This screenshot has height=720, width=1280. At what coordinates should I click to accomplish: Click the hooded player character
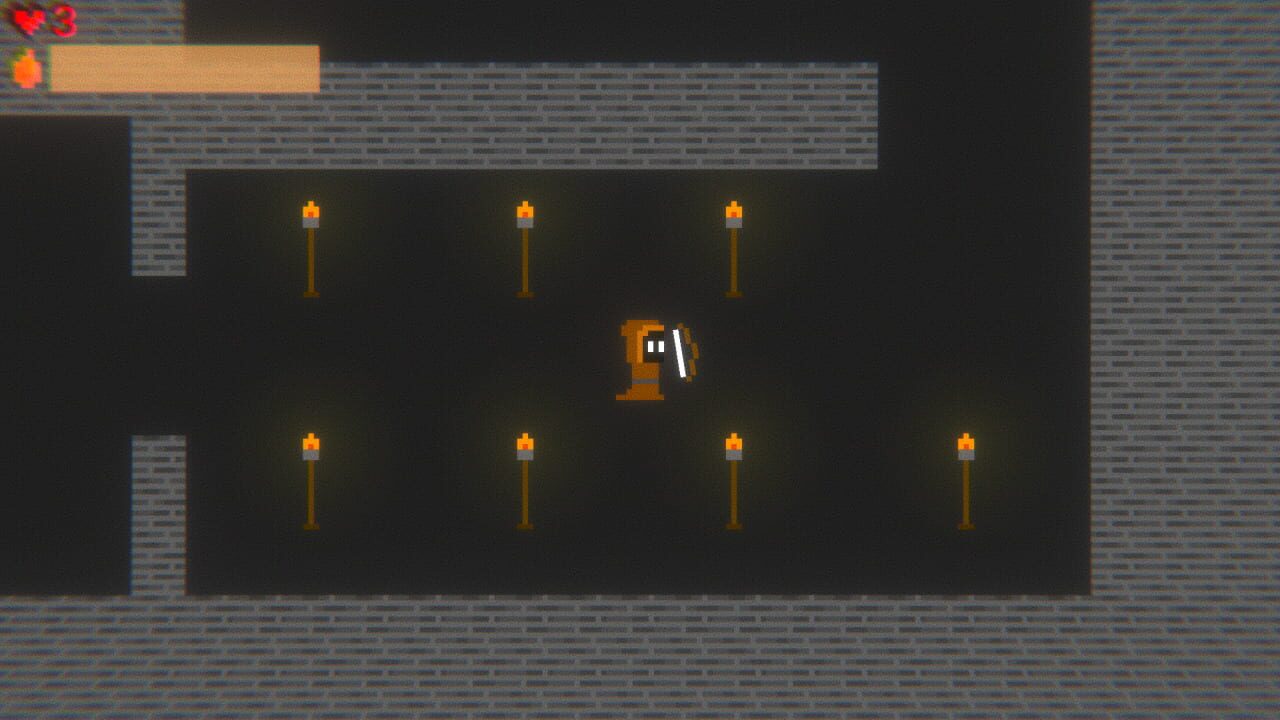640,360
